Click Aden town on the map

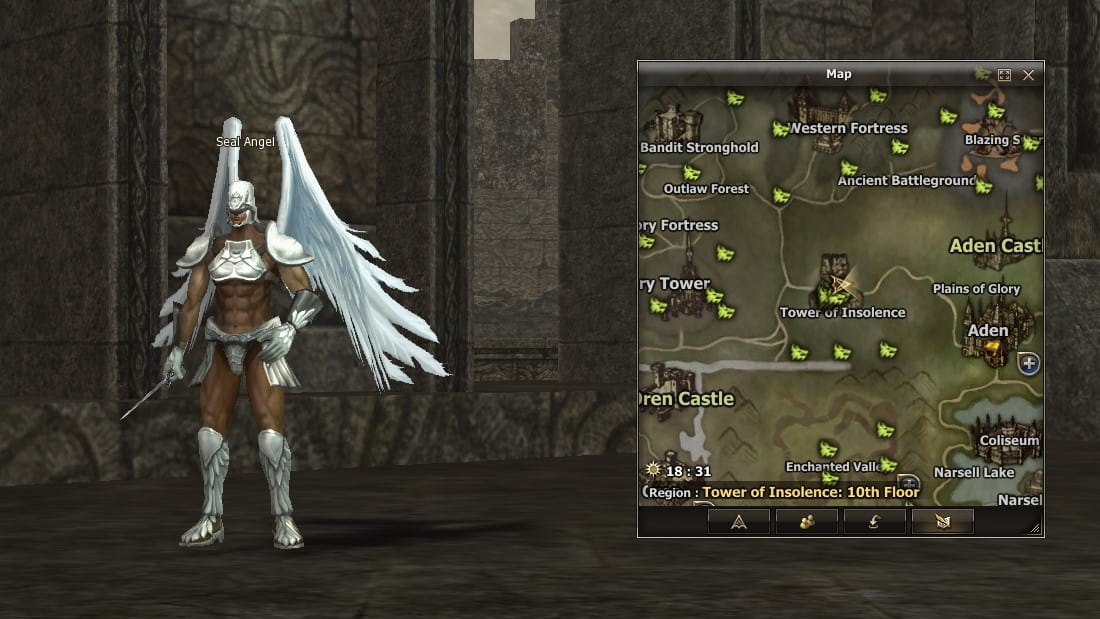988,331
